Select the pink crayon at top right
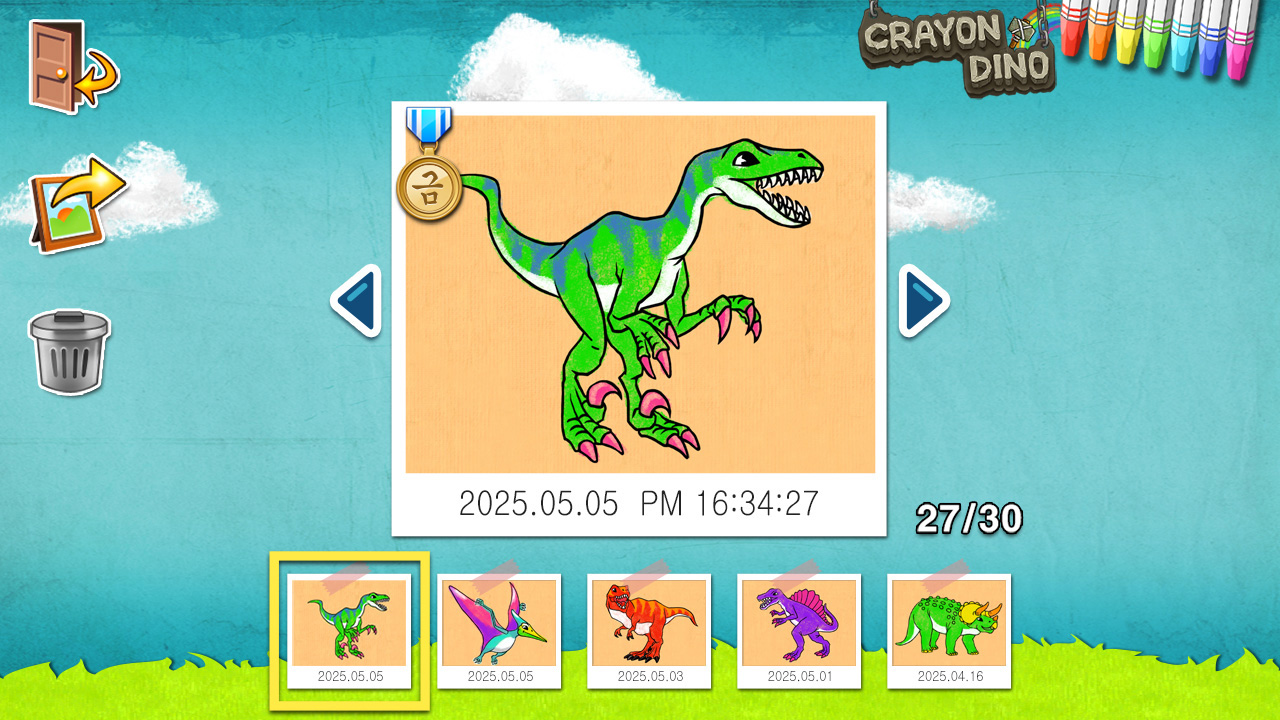The height and width of the screenshot is (720, 1280). coord(1238,48)
